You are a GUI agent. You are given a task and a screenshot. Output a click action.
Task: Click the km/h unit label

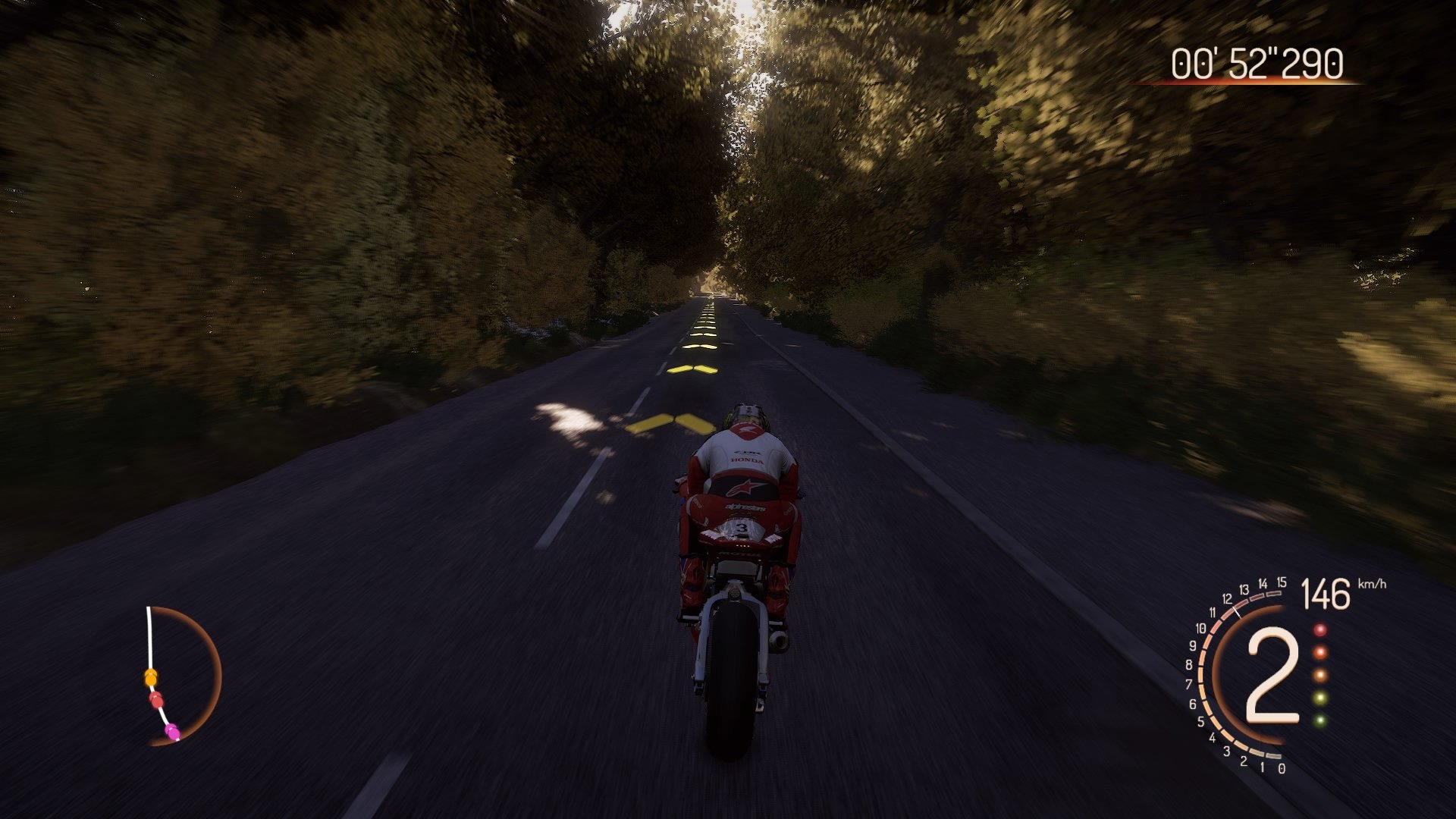1372,584
